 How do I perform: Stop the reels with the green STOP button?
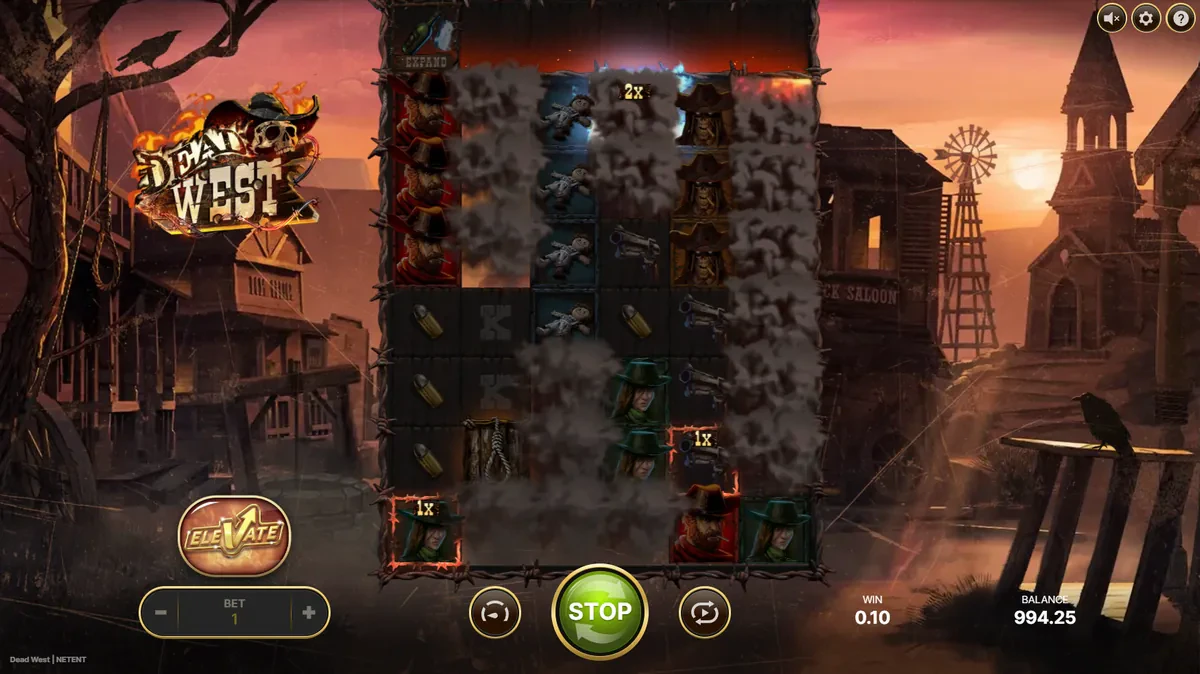click(x=599, y=612)
